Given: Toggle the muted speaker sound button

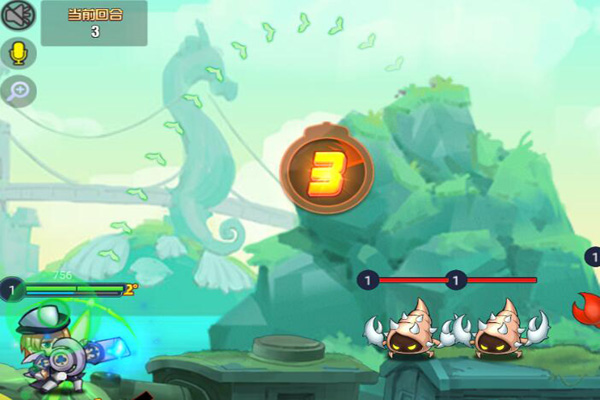Looking at the screenshot, I should tap(19, 16).
